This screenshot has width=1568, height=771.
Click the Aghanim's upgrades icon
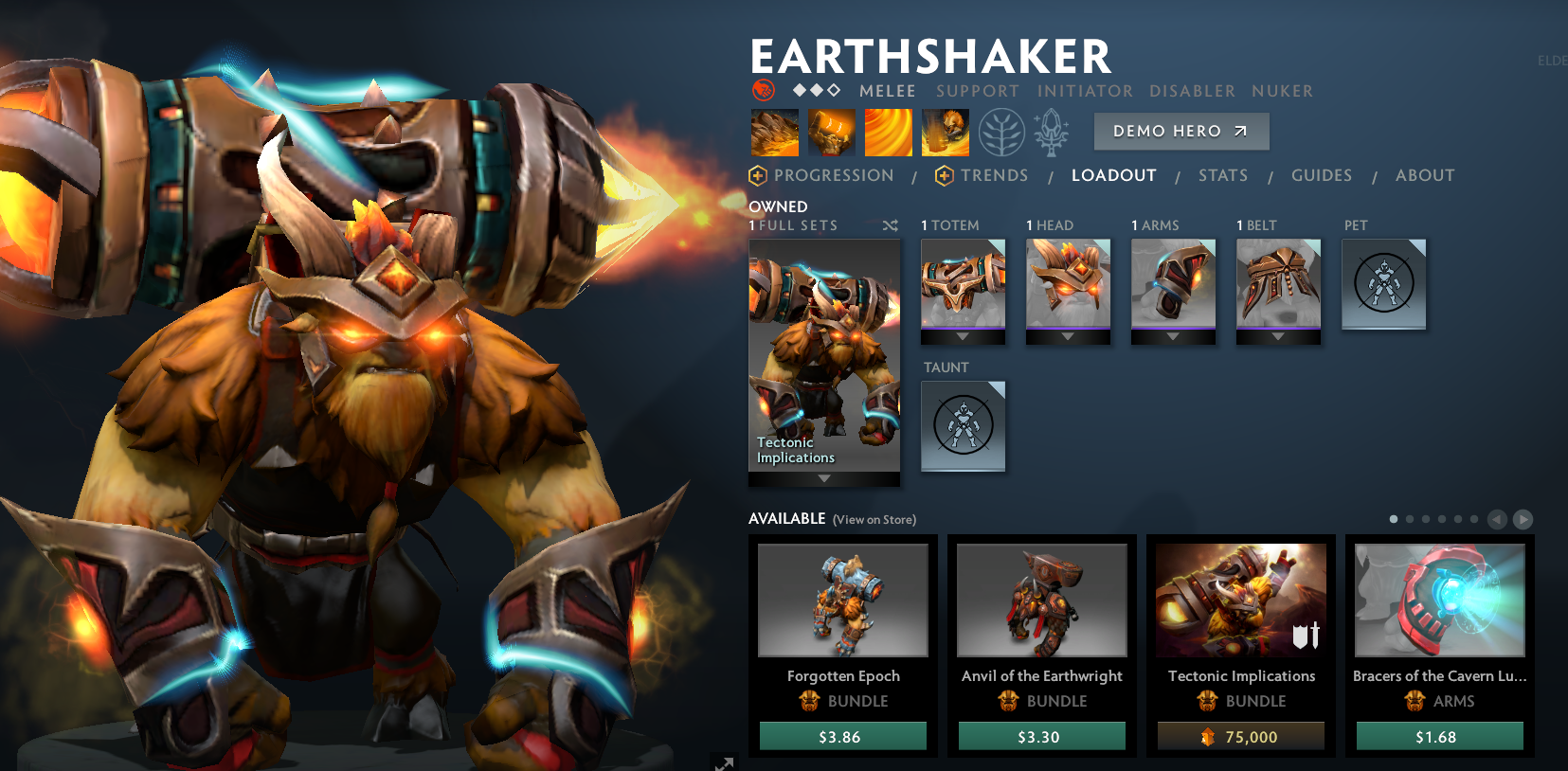(x=1052, y=133)
